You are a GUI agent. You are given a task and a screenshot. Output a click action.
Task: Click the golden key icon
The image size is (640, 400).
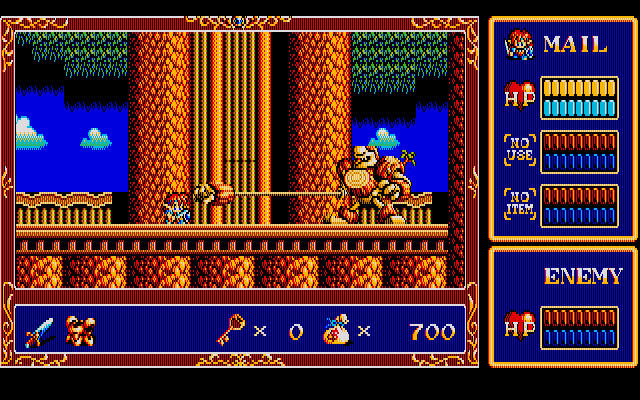[x=230, y=330]
